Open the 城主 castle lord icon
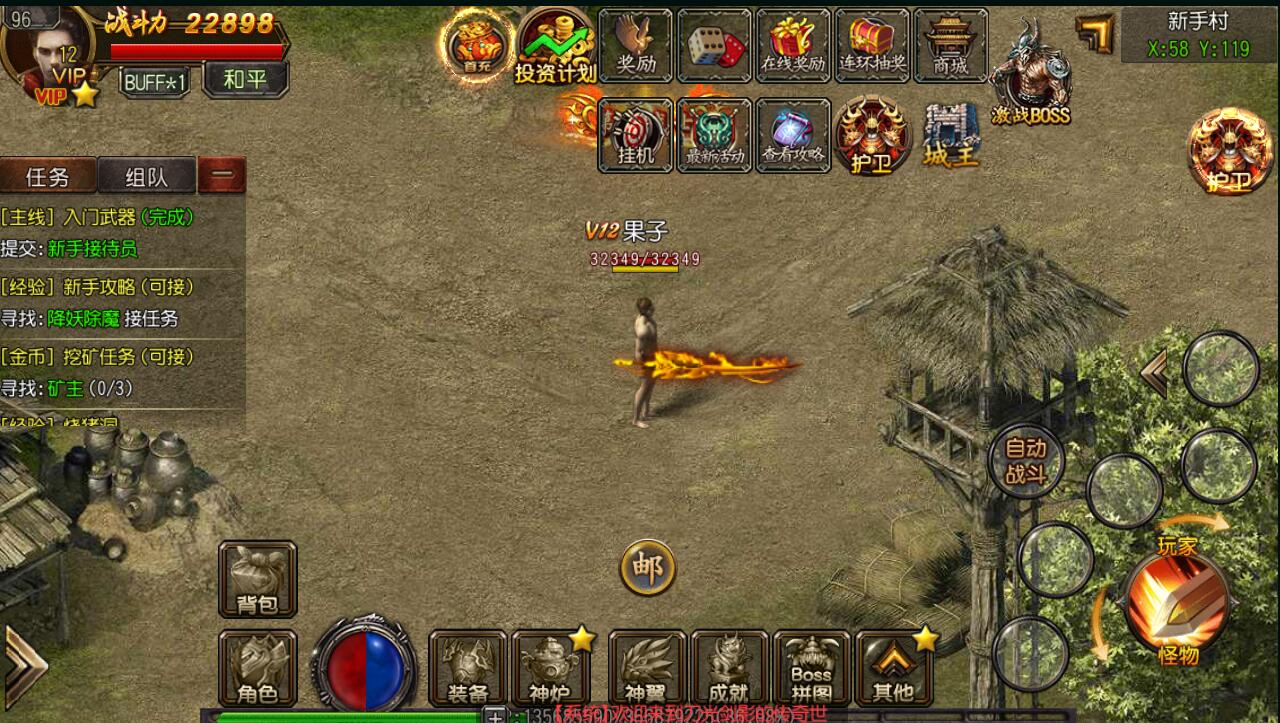This screenshot has width=1280, height=723. tap(950, 135)
